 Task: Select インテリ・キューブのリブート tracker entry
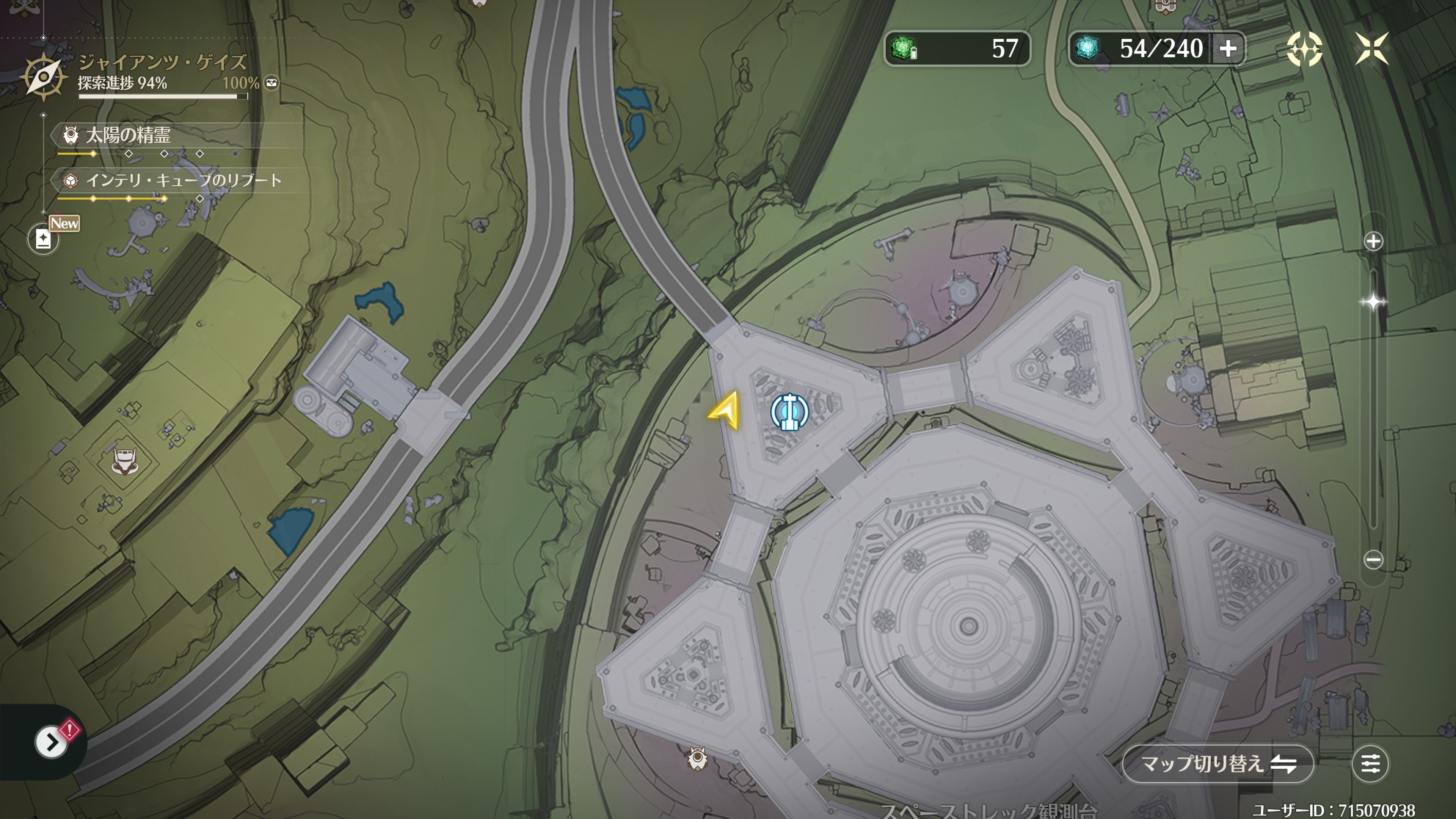(x=183, y=181)
